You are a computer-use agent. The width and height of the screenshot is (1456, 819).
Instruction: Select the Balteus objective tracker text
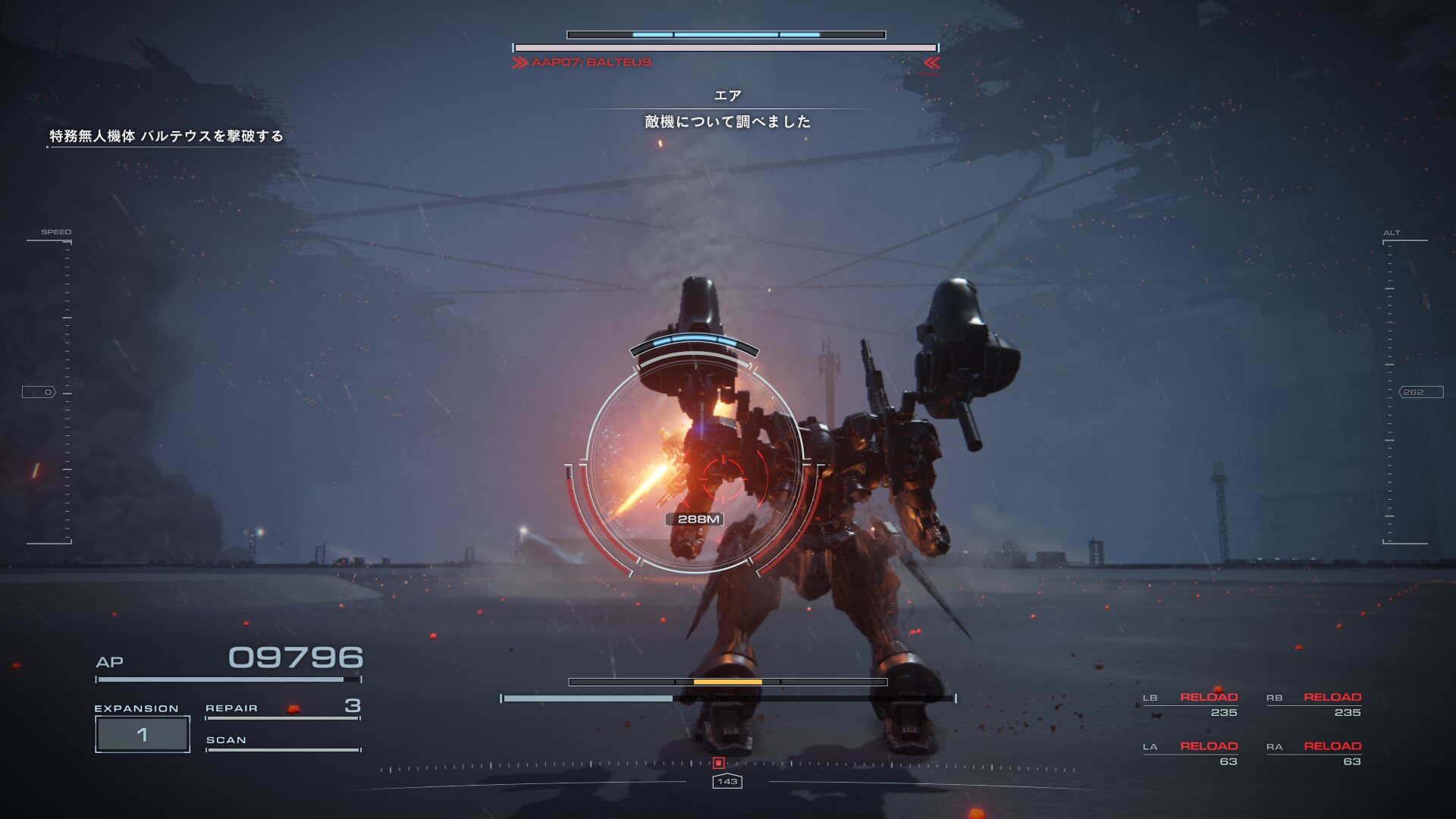pos(166,136)
